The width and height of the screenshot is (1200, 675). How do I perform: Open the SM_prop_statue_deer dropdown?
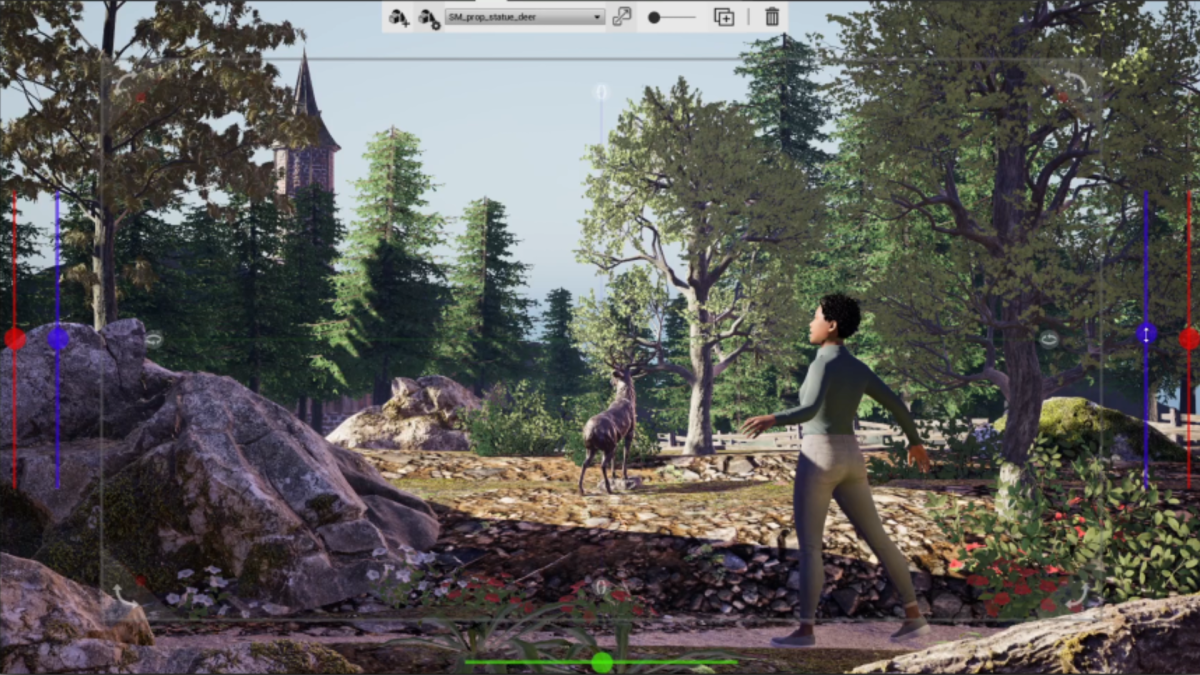525,17
